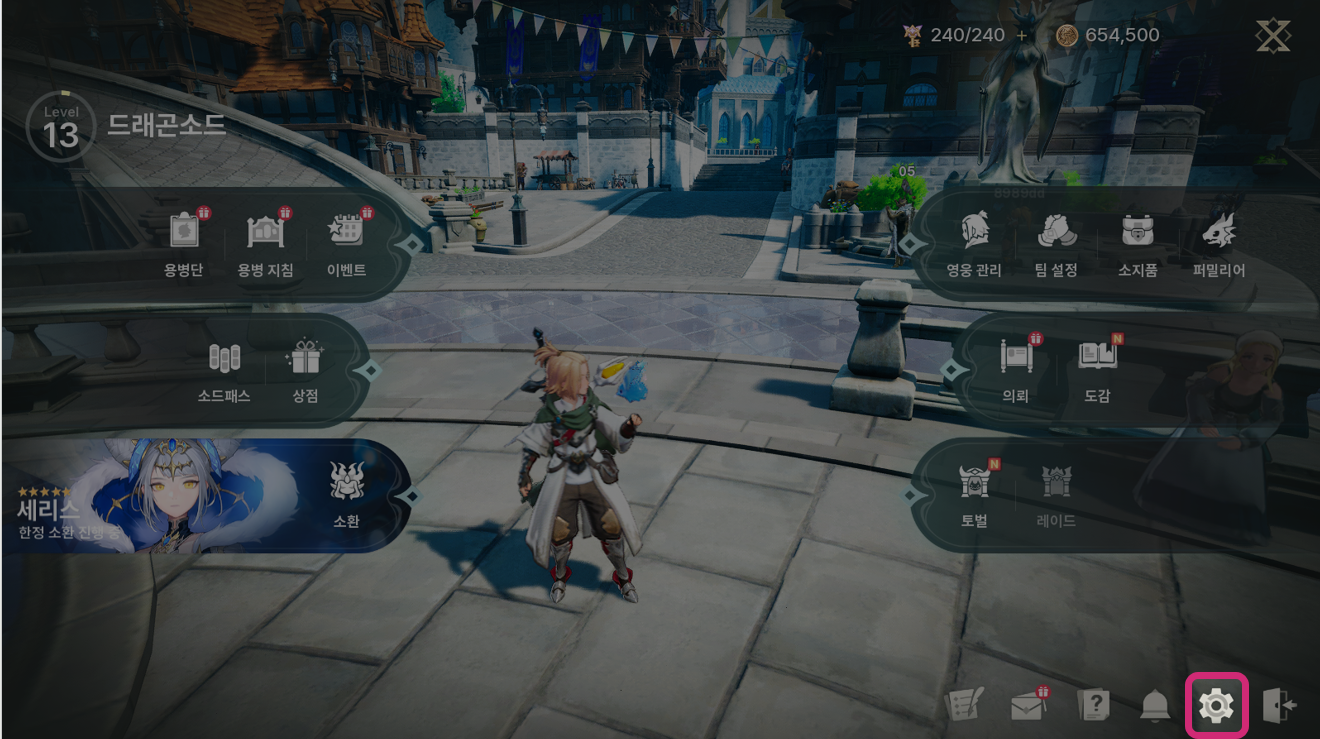The height and width of the screenshot is (739, 1320).
Task: Open the 퍼밀리어 familiar menu
Action: point(1219,243)
